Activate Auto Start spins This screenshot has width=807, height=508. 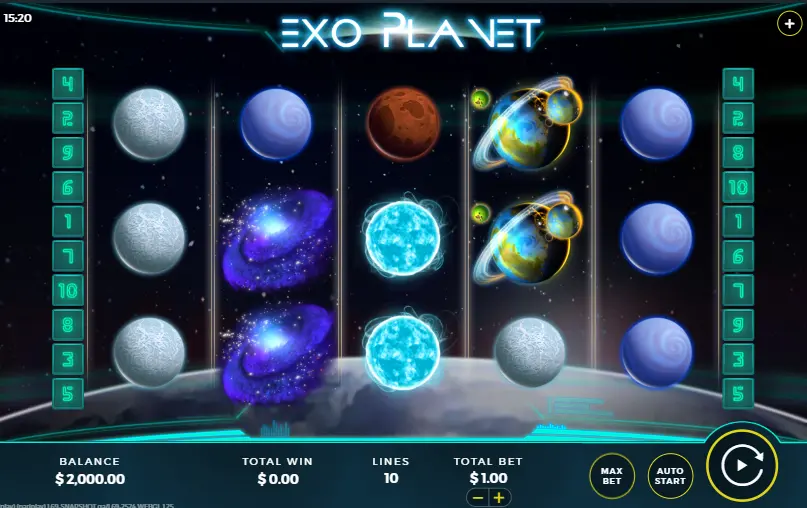[669, 474]
